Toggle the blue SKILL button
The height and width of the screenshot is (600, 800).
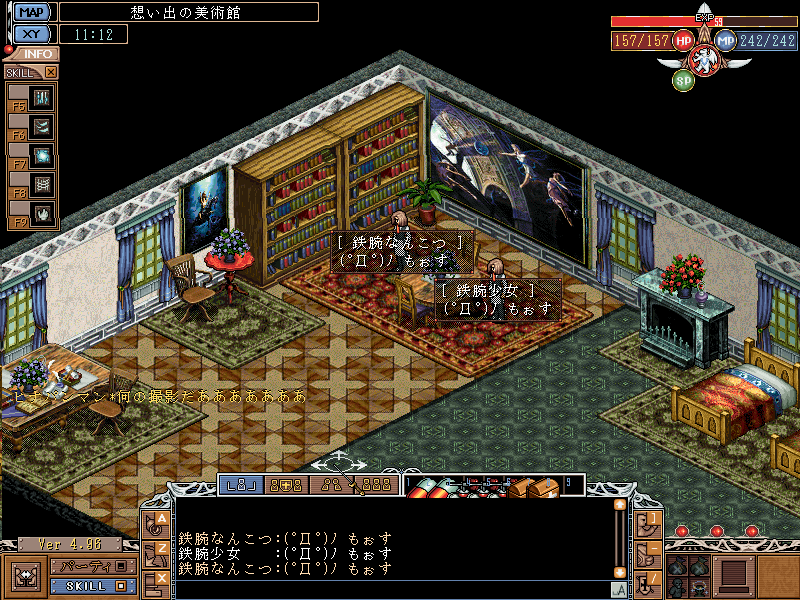coord(91,585)
